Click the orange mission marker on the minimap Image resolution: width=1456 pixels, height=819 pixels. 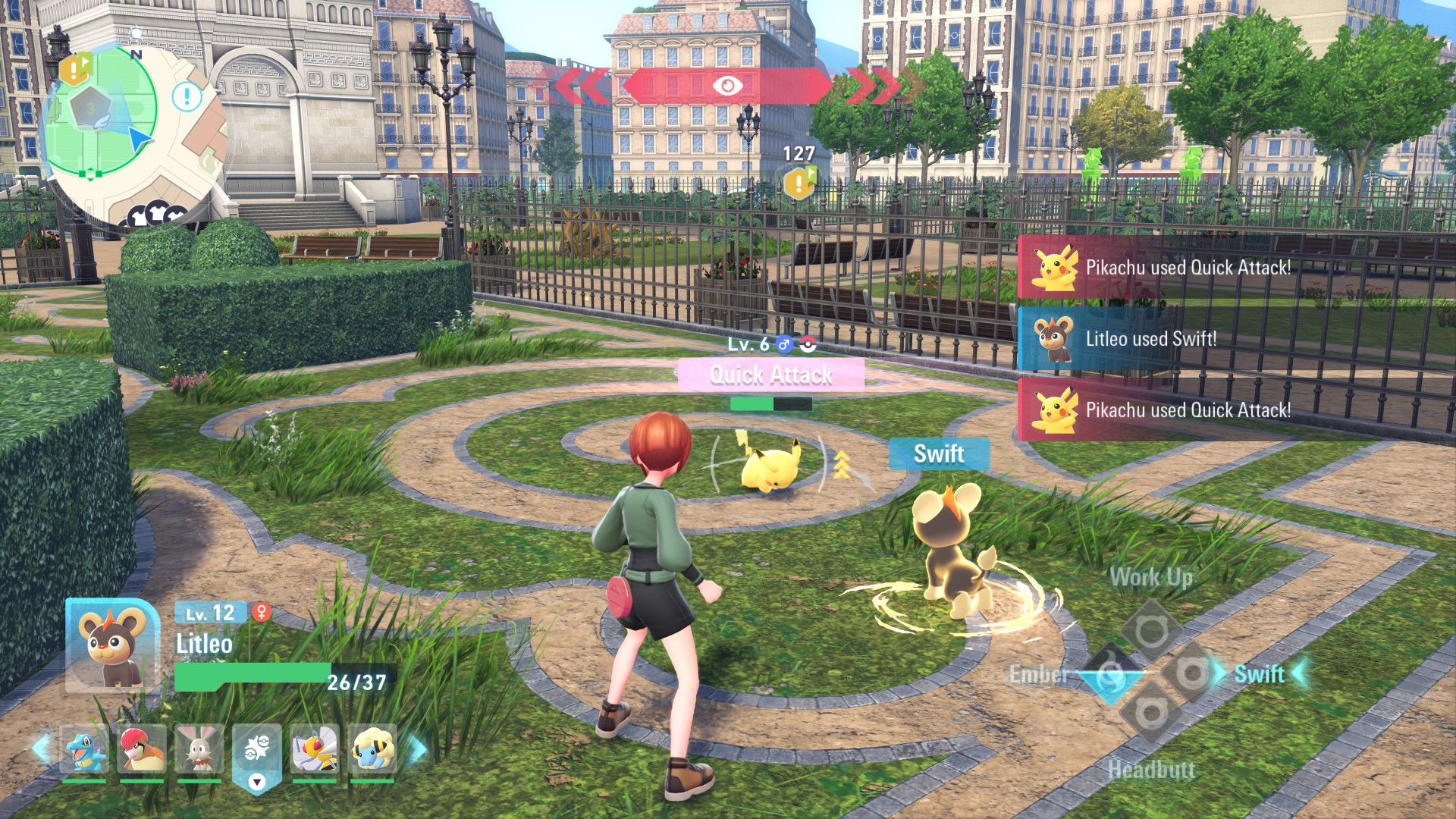point(73,68)
